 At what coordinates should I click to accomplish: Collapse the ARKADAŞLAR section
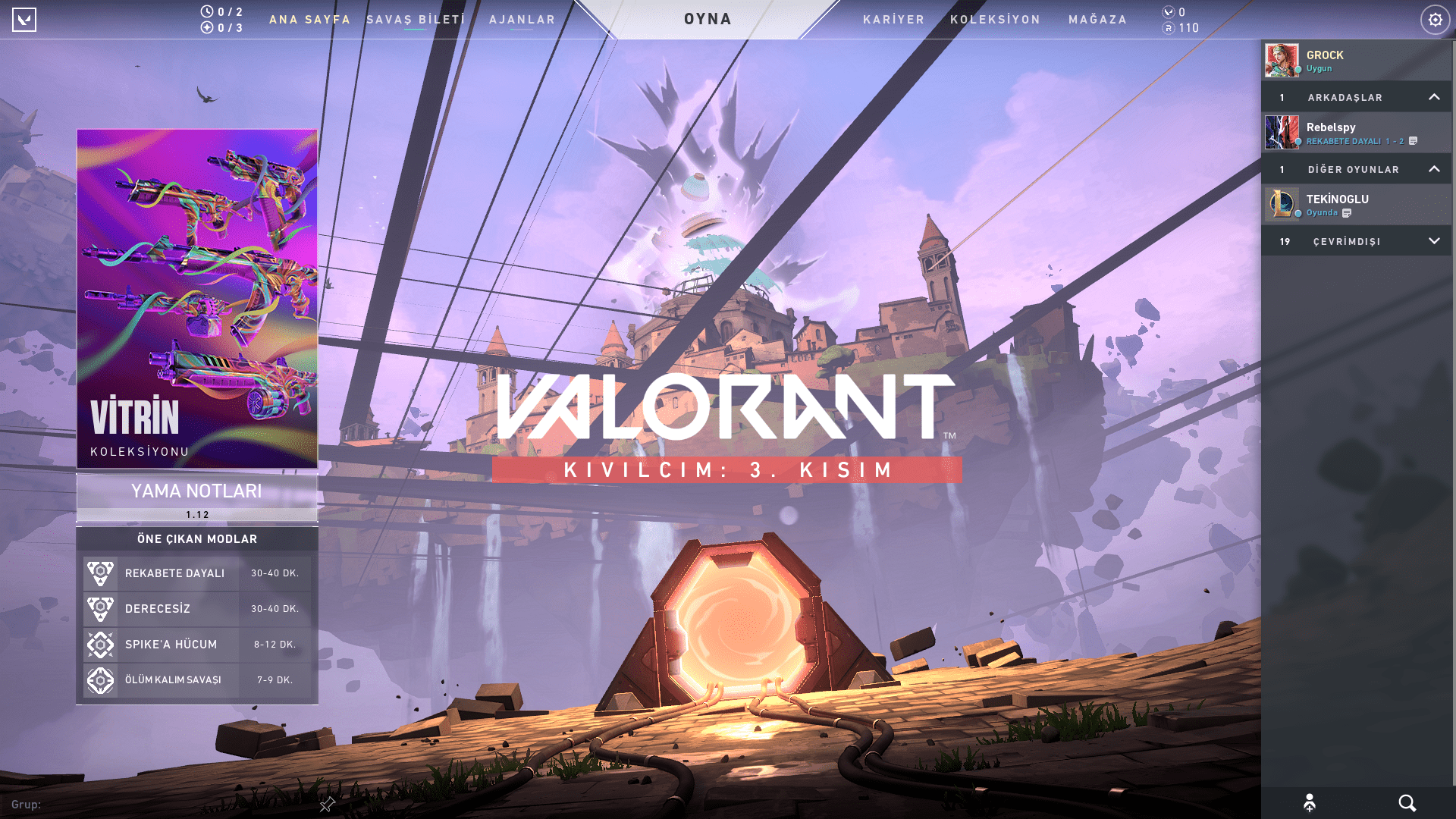point(1435,97)
